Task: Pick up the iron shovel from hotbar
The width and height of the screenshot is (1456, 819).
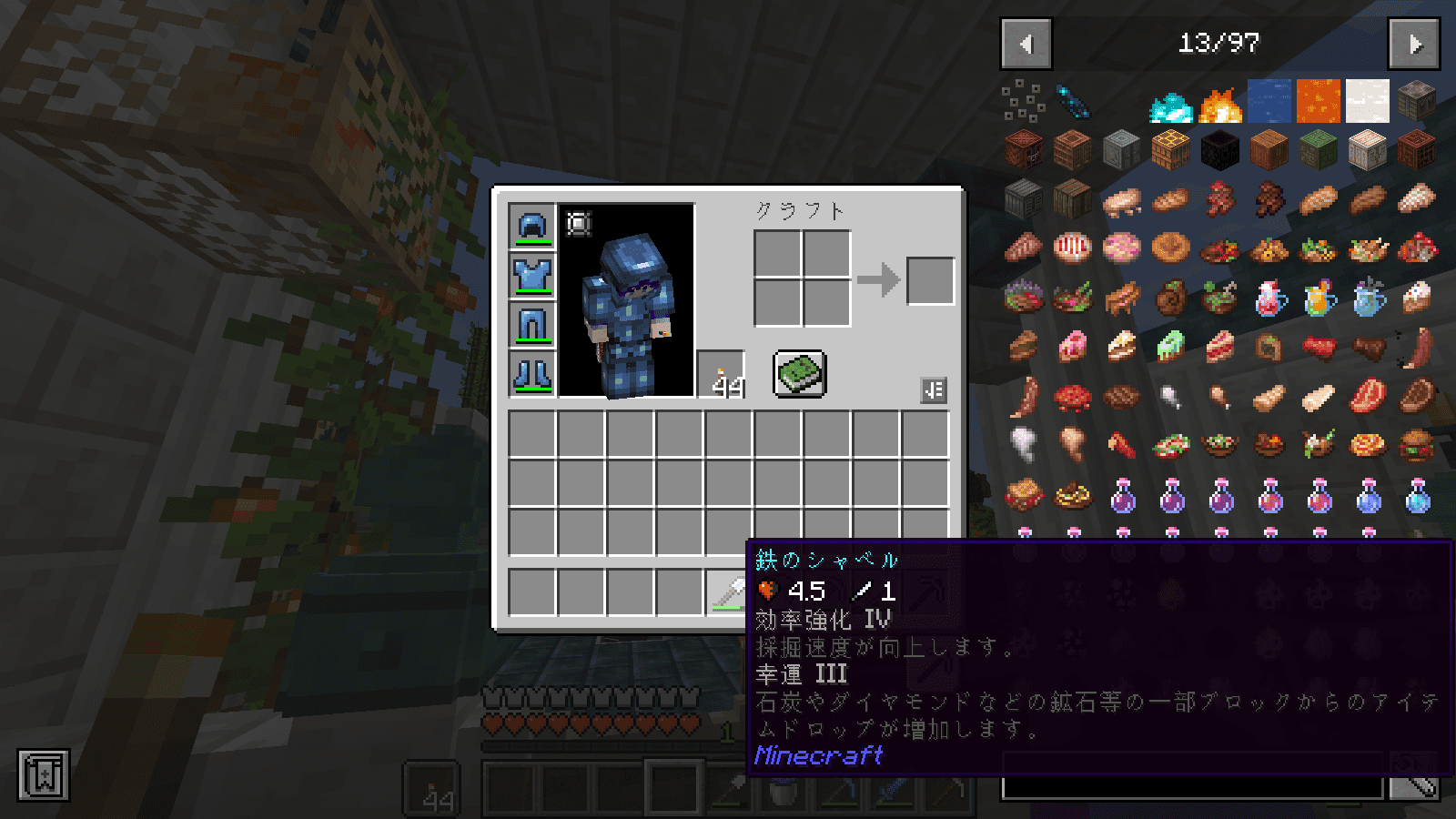Action: point(728,592)
